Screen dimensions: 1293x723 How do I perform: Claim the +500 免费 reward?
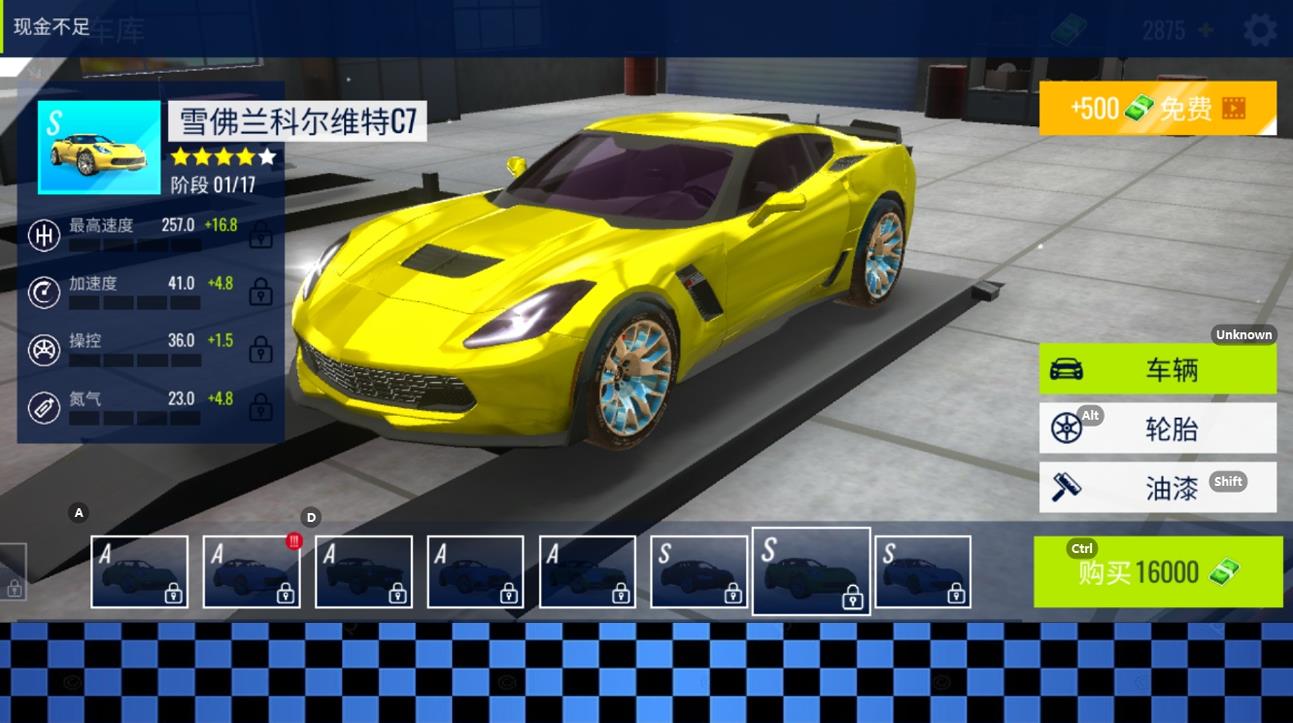[x=1155, y=107]
